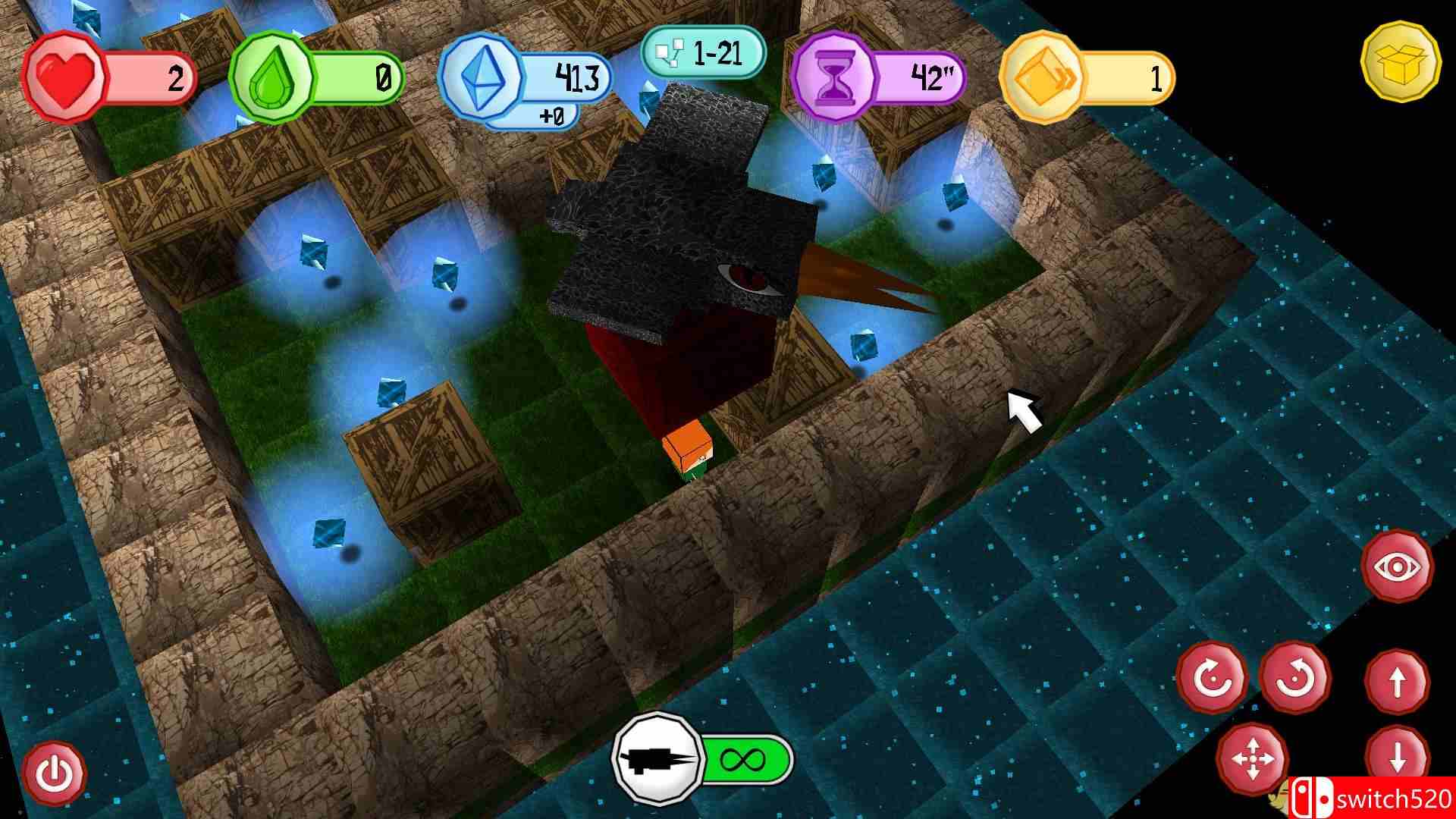Screen dimensions: 1456x819
Task: Select the level 1-21 indicator
Action: pyautogui.click(x=707, y=52)
